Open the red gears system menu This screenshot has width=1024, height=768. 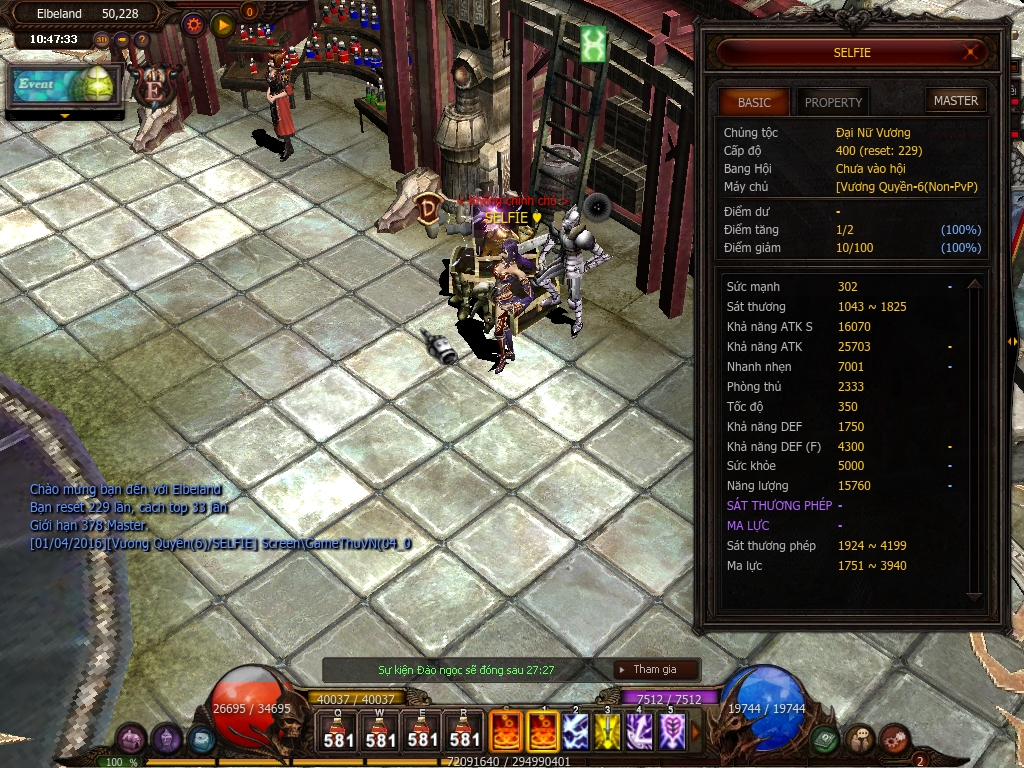pyautogui.click(x=894, y=740)
